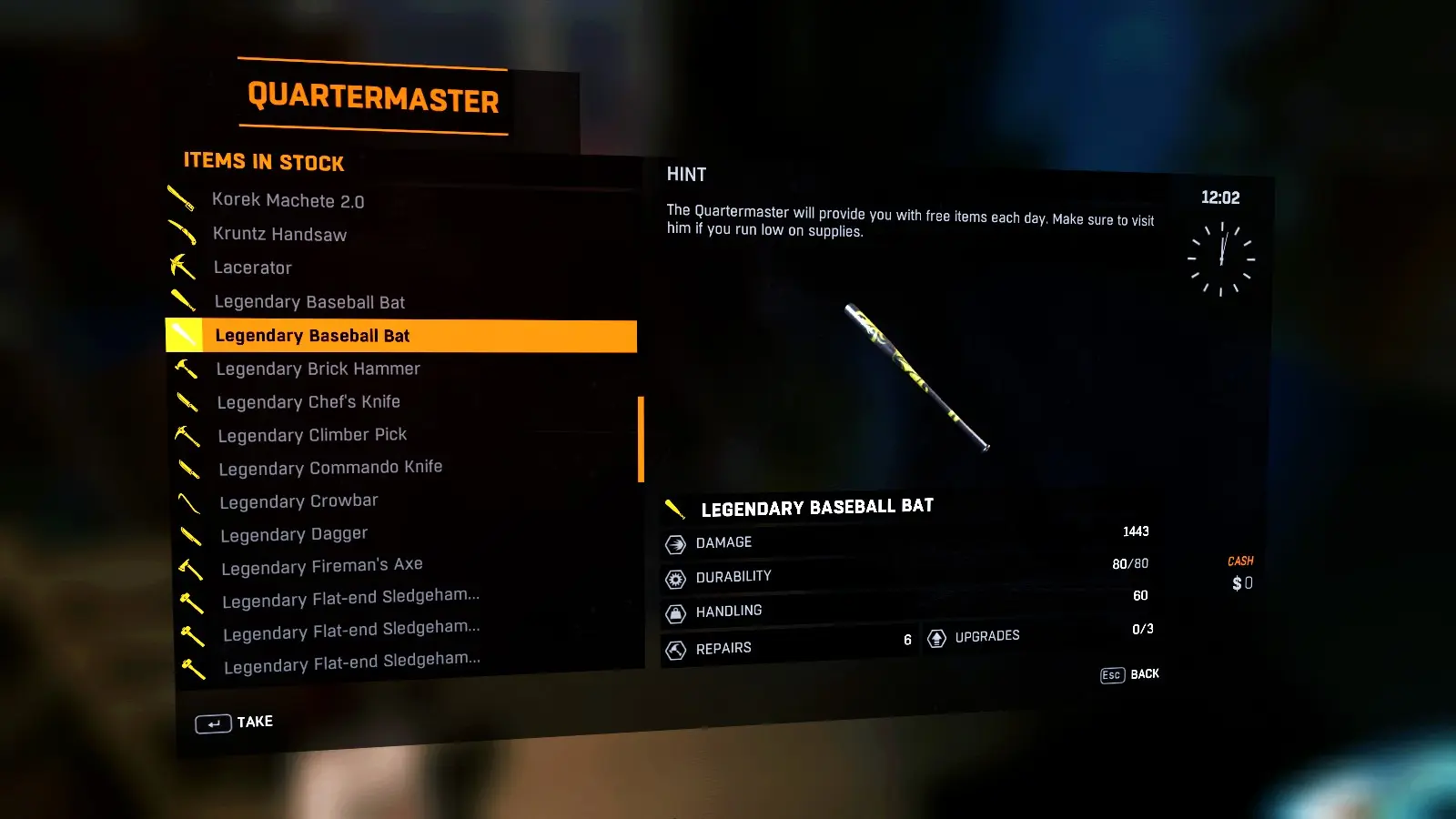Choose the Legendary Crowbar entry
Screen dimensions: 1456x819
[298, 501]
